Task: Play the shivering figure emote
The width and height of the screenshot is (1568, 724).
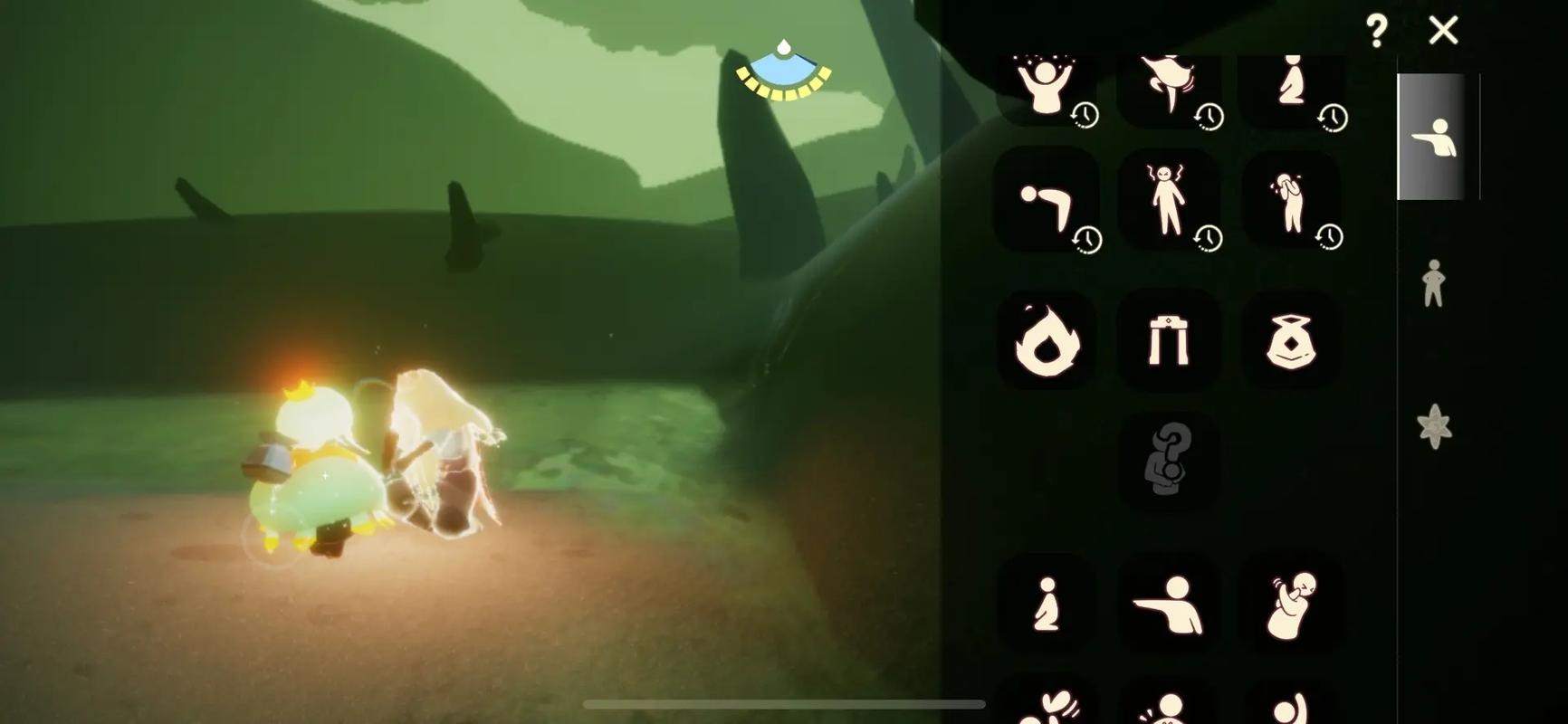Action: [1290, 605]
